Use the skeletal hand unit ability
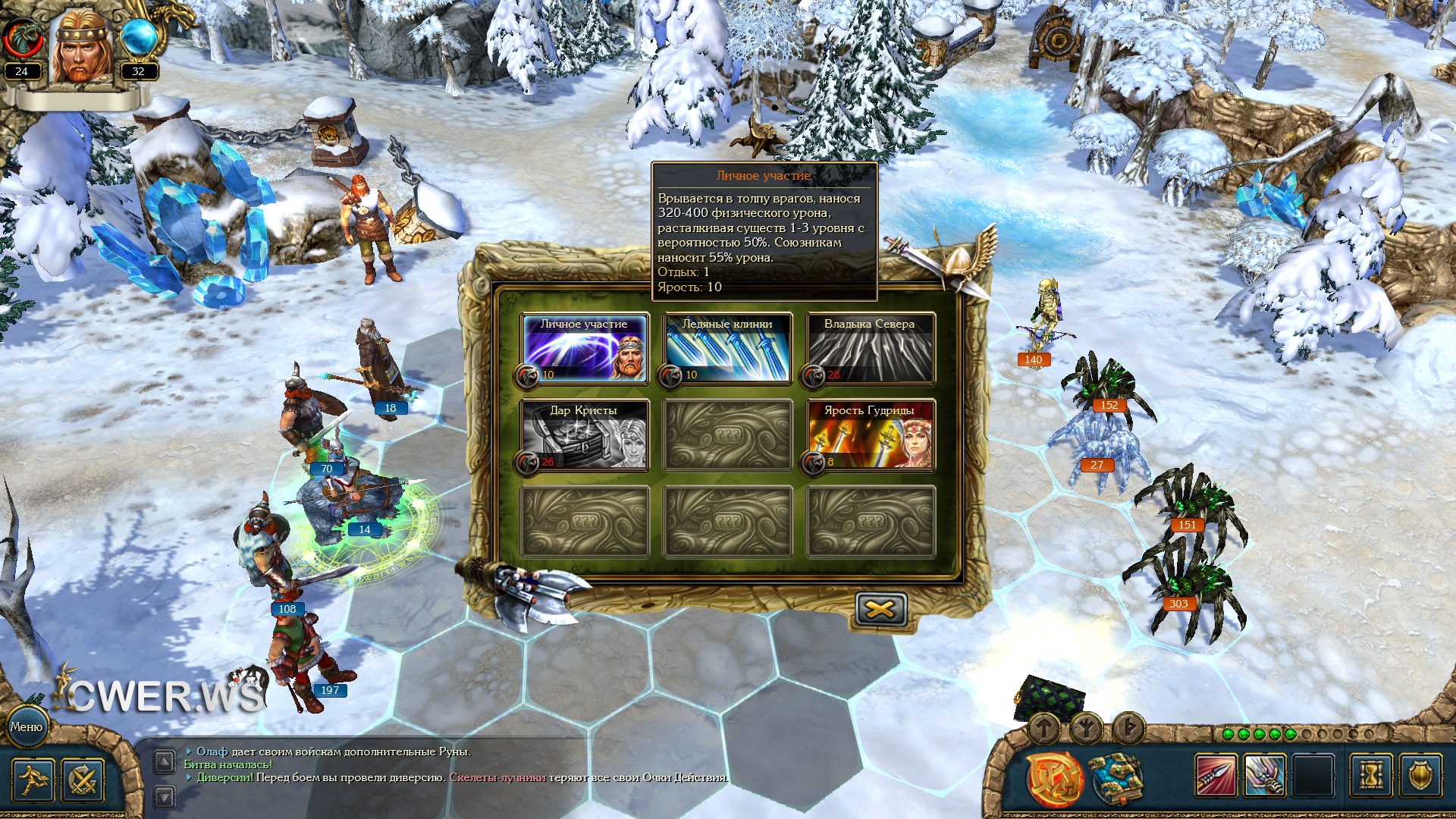 1264,776
